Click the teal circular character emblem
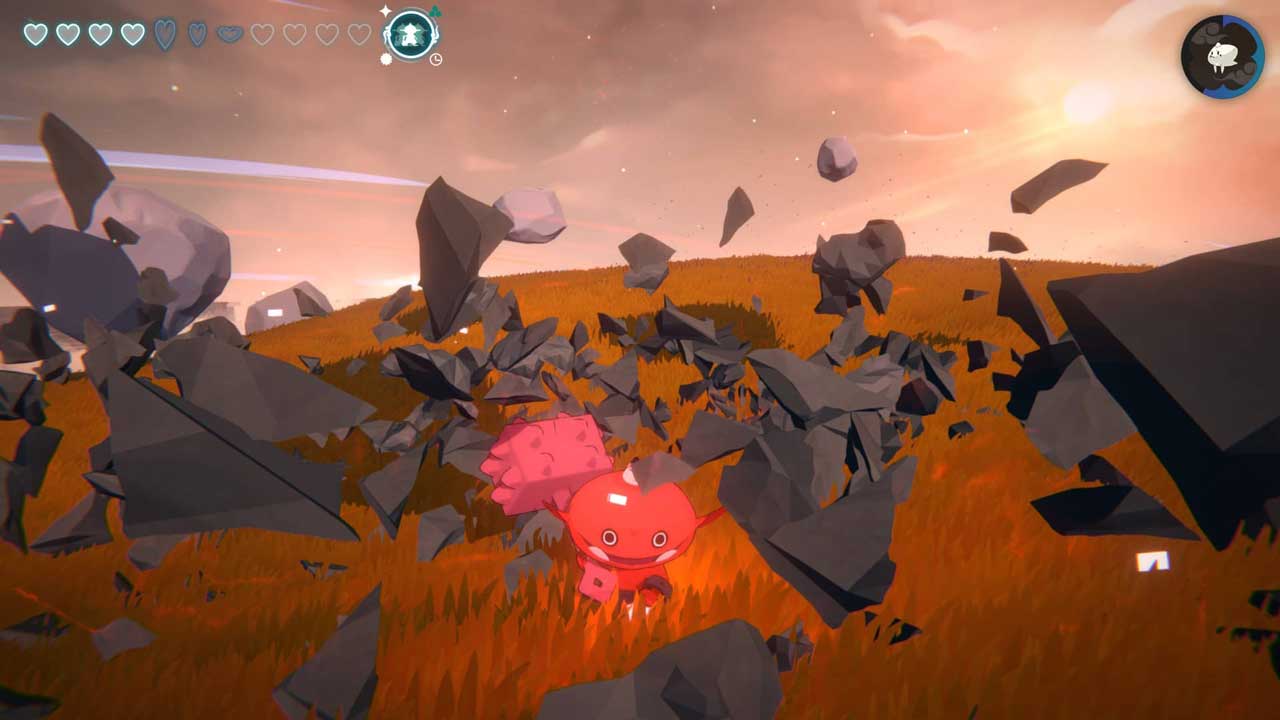Image resolution: width=1280 pixels, height=720 pixels. click(410, 35)
